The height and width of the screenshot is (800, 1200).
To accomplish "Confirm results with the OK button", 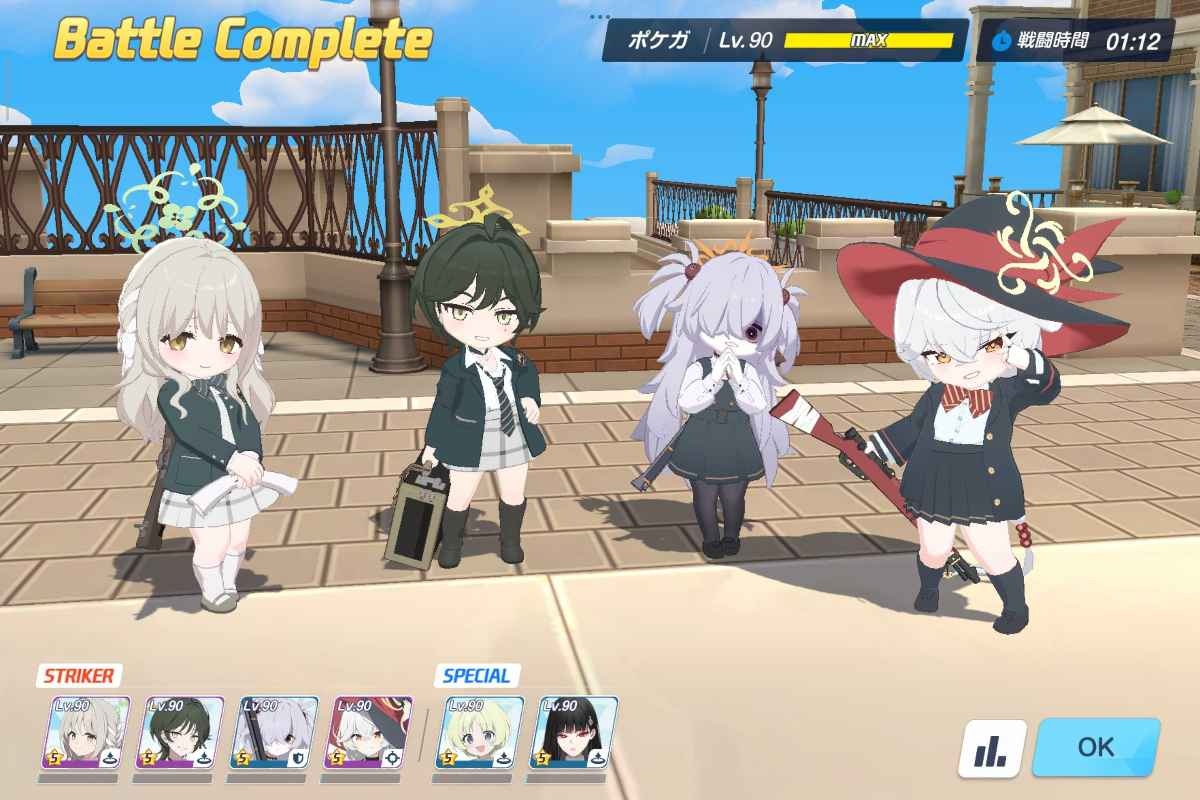I will 1096,747.
